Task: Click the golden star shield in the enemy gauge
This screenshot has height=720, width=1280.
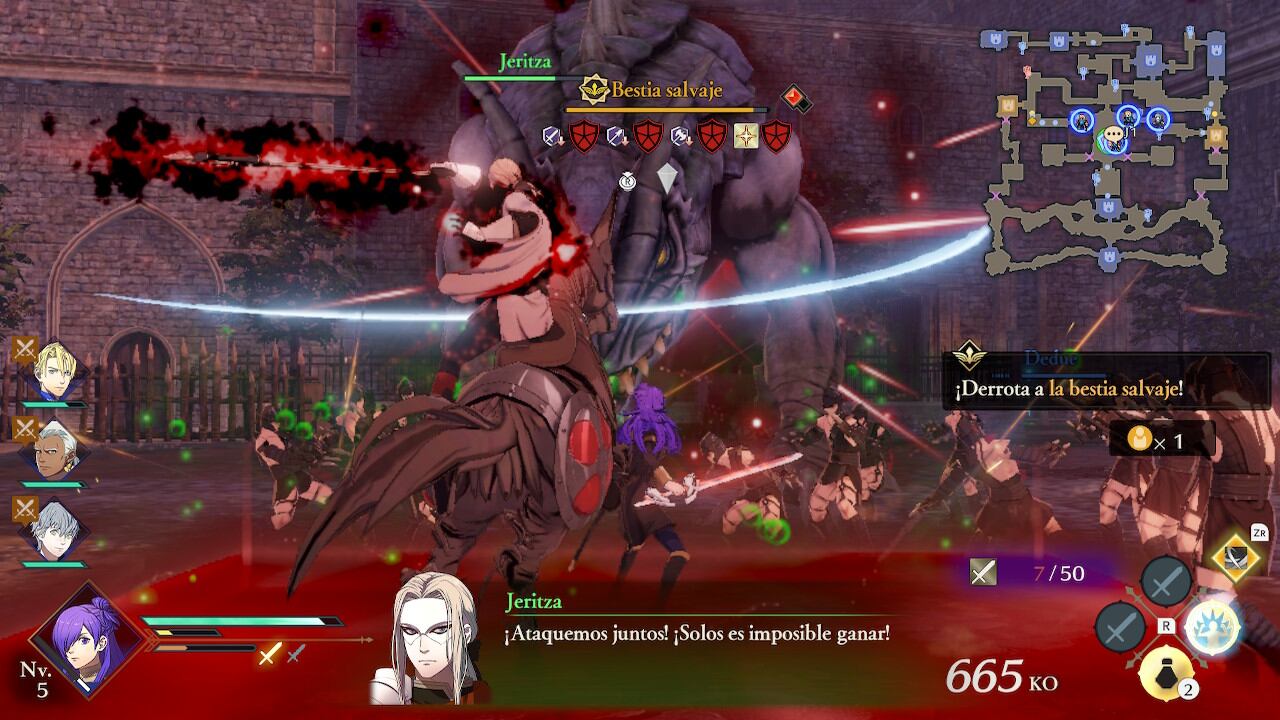Action: 745,135
